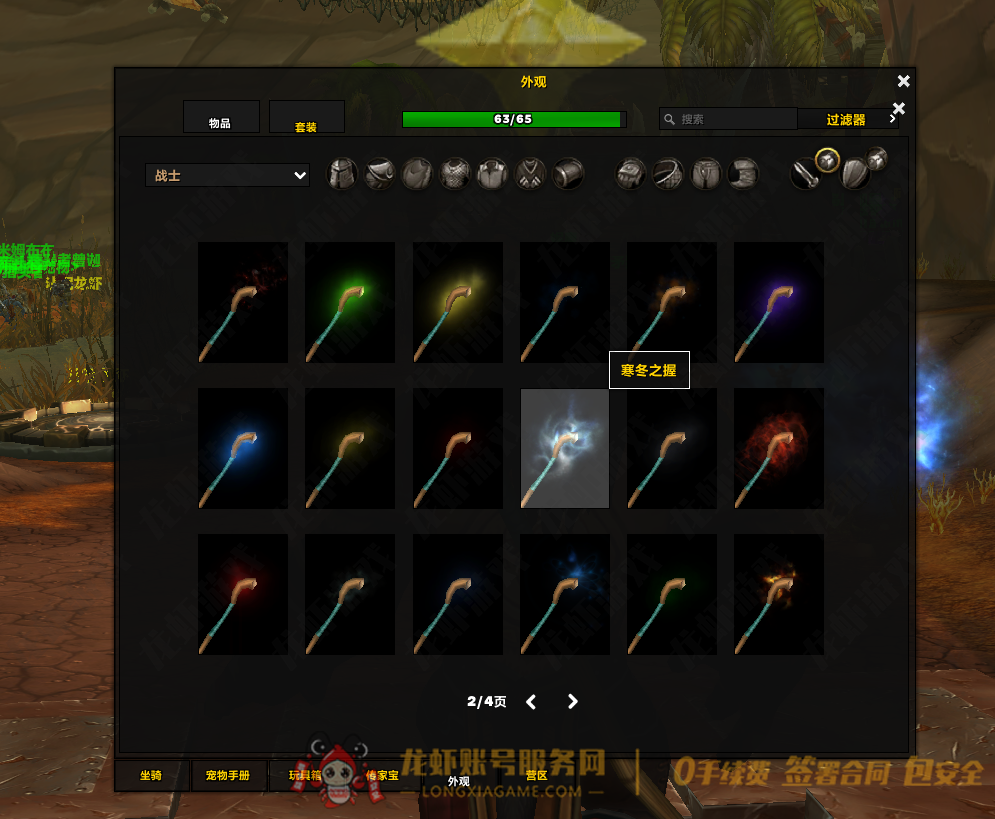Select the helmet slot icon

(x=343, y=174)
